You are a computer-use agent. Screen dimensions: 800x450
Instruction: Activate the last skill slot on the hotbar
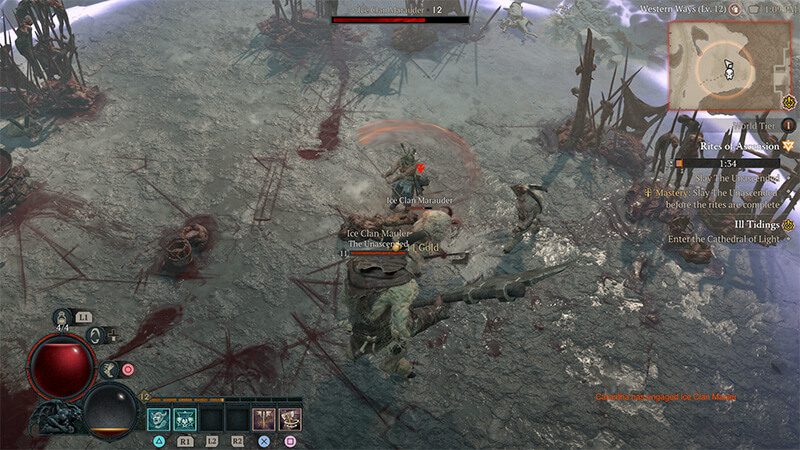(x=290, y=419)
